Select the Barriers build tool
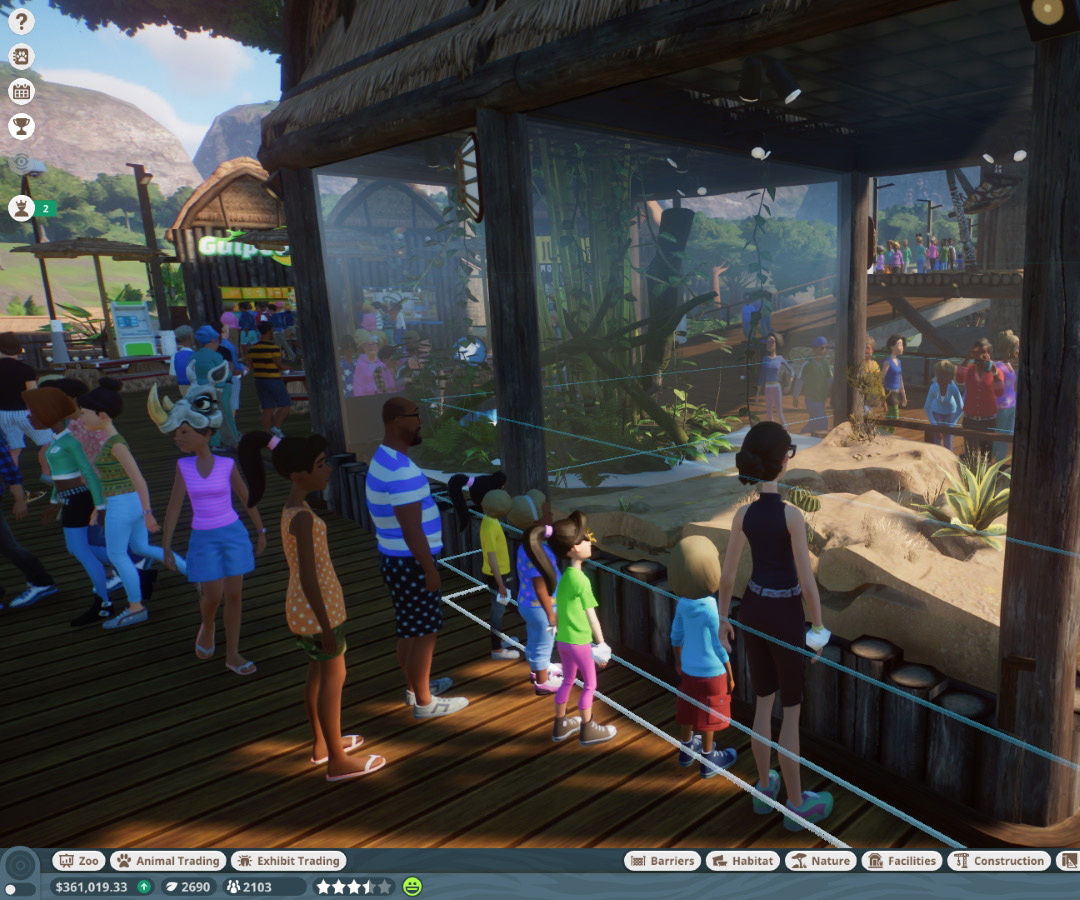1080x900 pixels. point(661,861)
